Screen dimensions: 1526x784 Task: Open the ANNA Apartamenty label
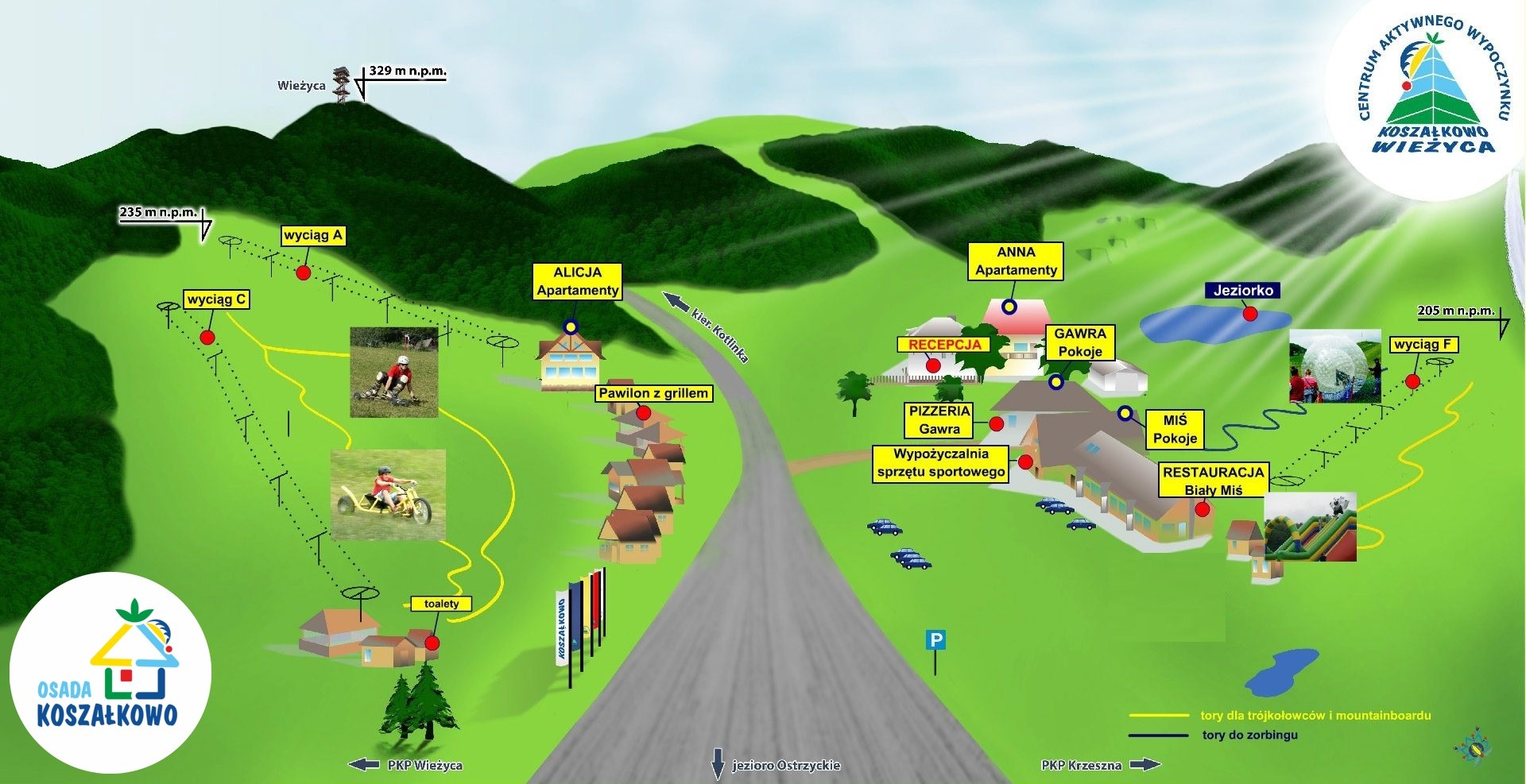(x=1016, y=261)
